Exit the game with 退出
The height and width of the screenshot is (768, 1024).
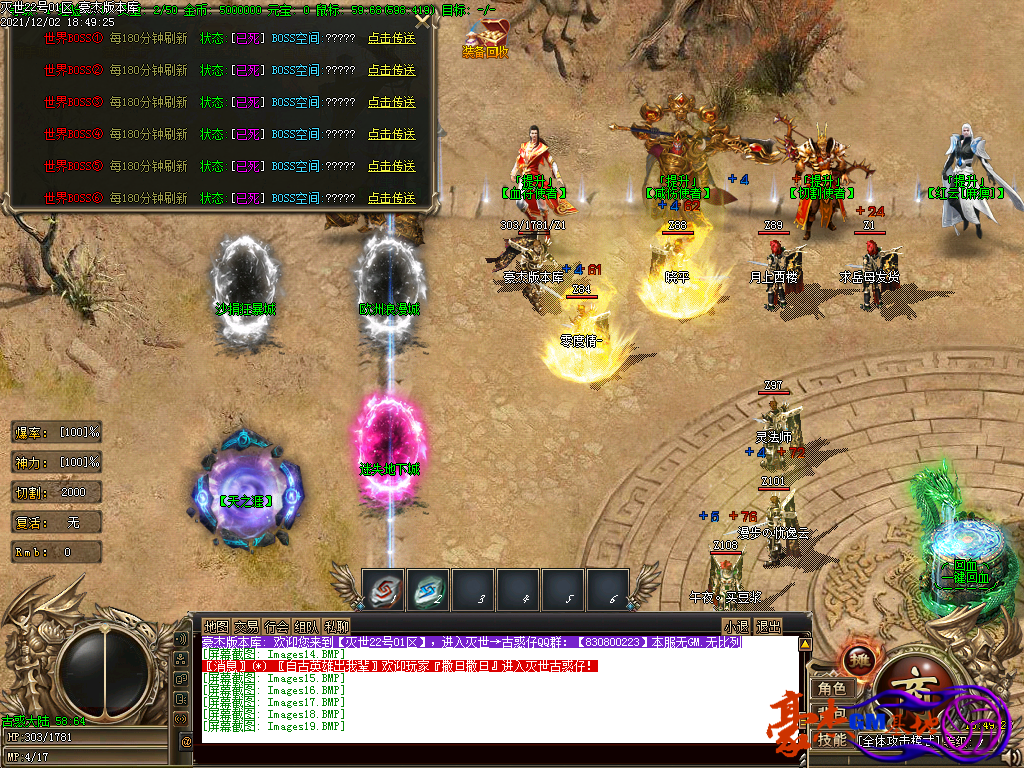click(768, 626)
